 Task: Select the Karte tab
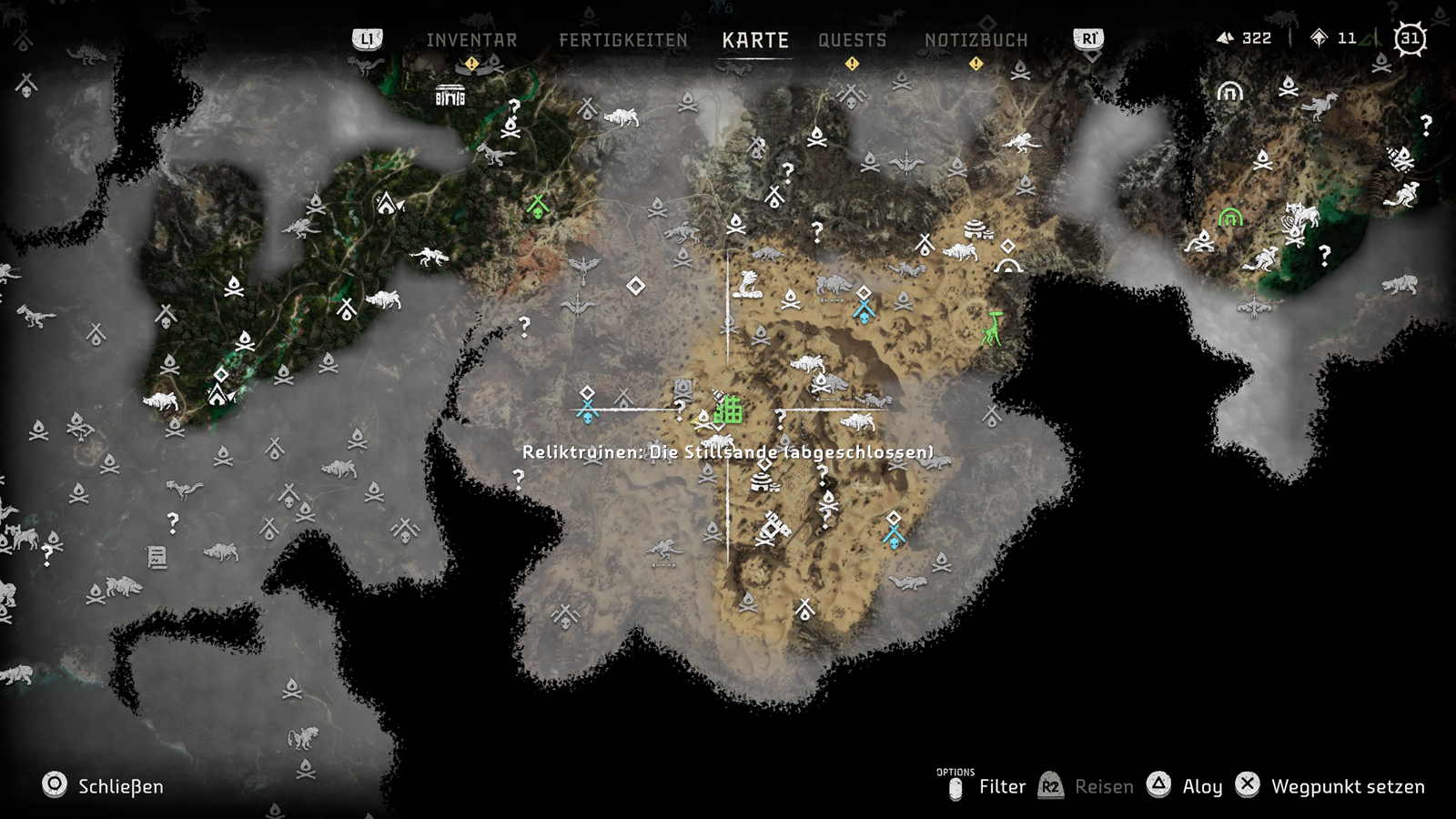755,40
